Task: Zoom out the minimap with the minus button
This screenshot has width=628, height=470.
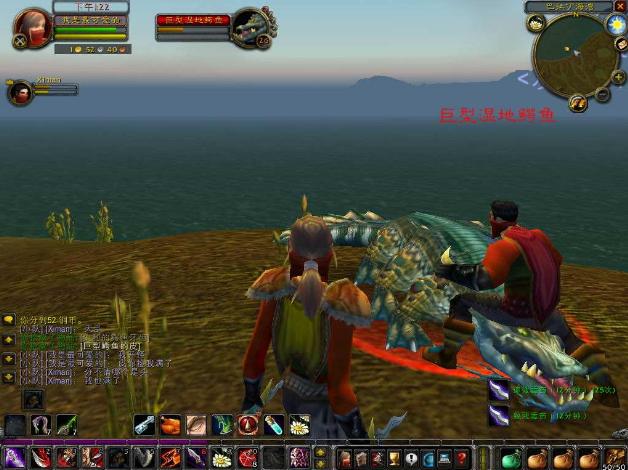Action: tap(602, 93)
